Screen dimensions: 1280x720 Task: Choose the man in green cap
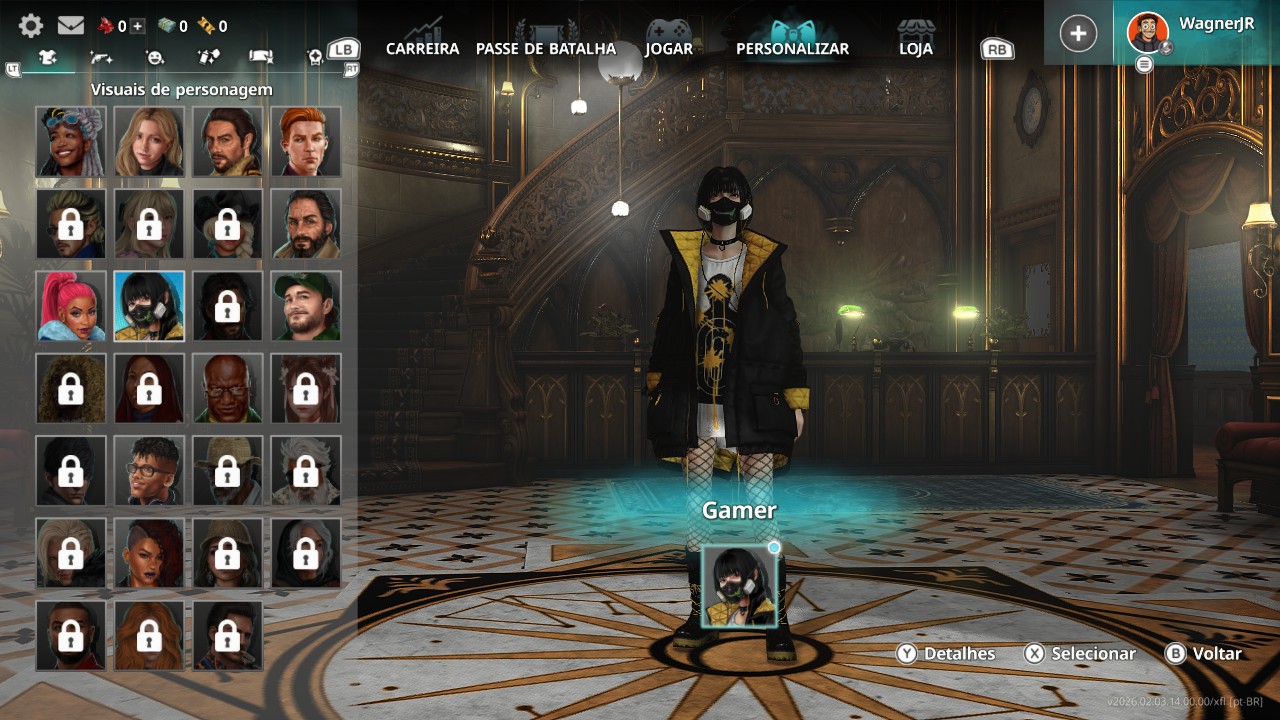pyautogui.click(x=306, y=306)
